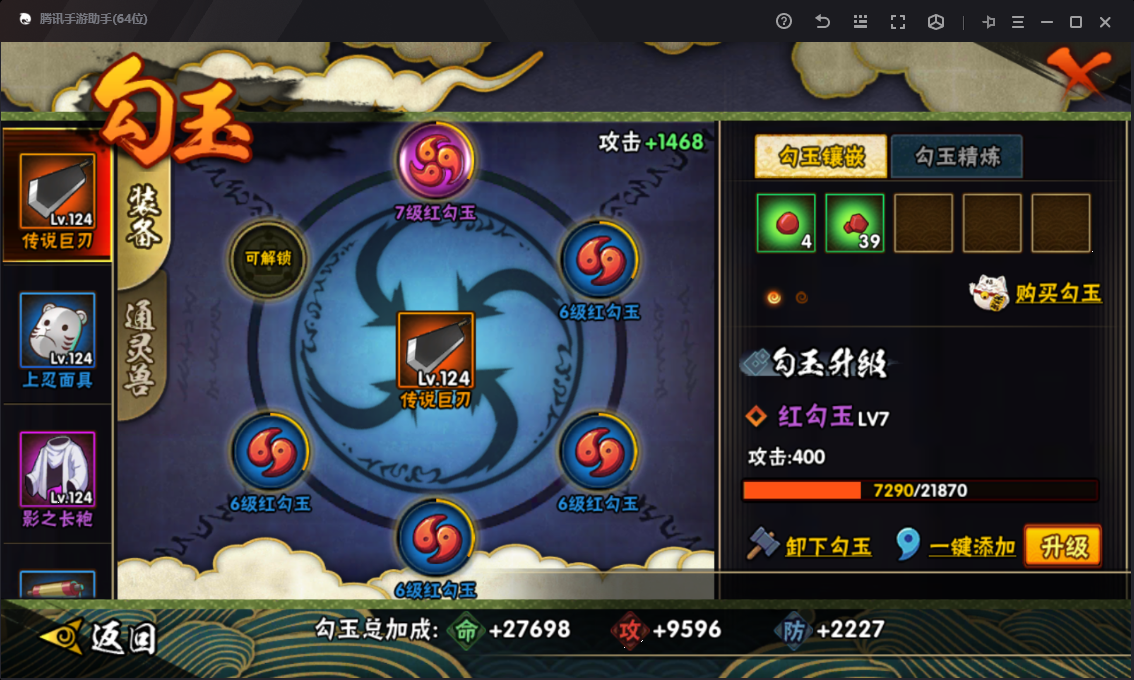This screenshot has height=680, width=1134.
Task: Select the 勾玉镶嵌 tab
Action: [x=821, y=157]
